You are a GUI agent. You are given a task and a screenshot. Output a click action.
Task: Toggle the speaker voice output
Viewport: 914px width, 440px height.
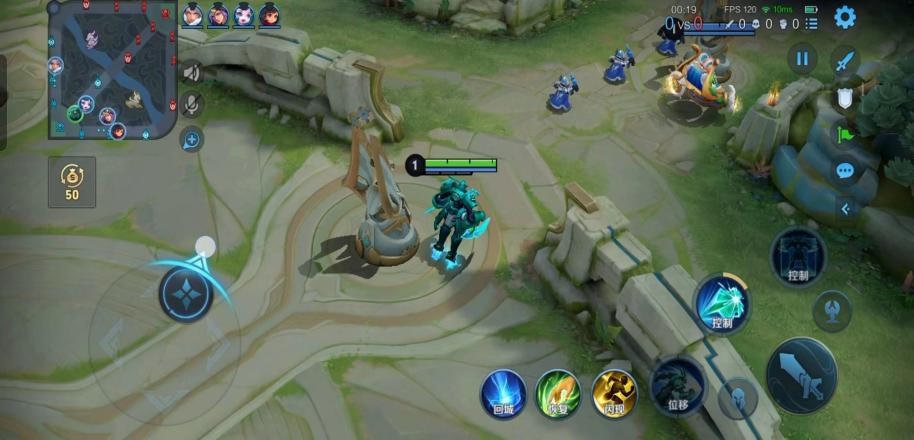(191, 72)
